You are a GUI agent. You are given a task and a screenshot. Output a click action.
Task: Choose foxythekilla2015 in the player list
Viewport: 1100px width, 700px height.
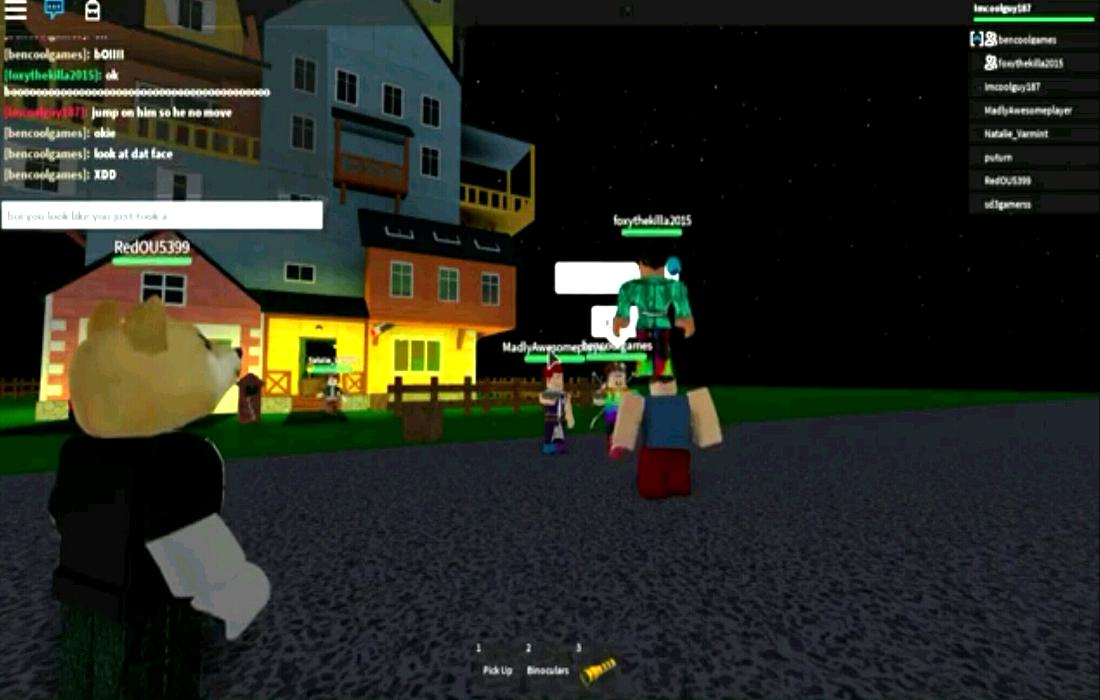tap(1030, 63)
